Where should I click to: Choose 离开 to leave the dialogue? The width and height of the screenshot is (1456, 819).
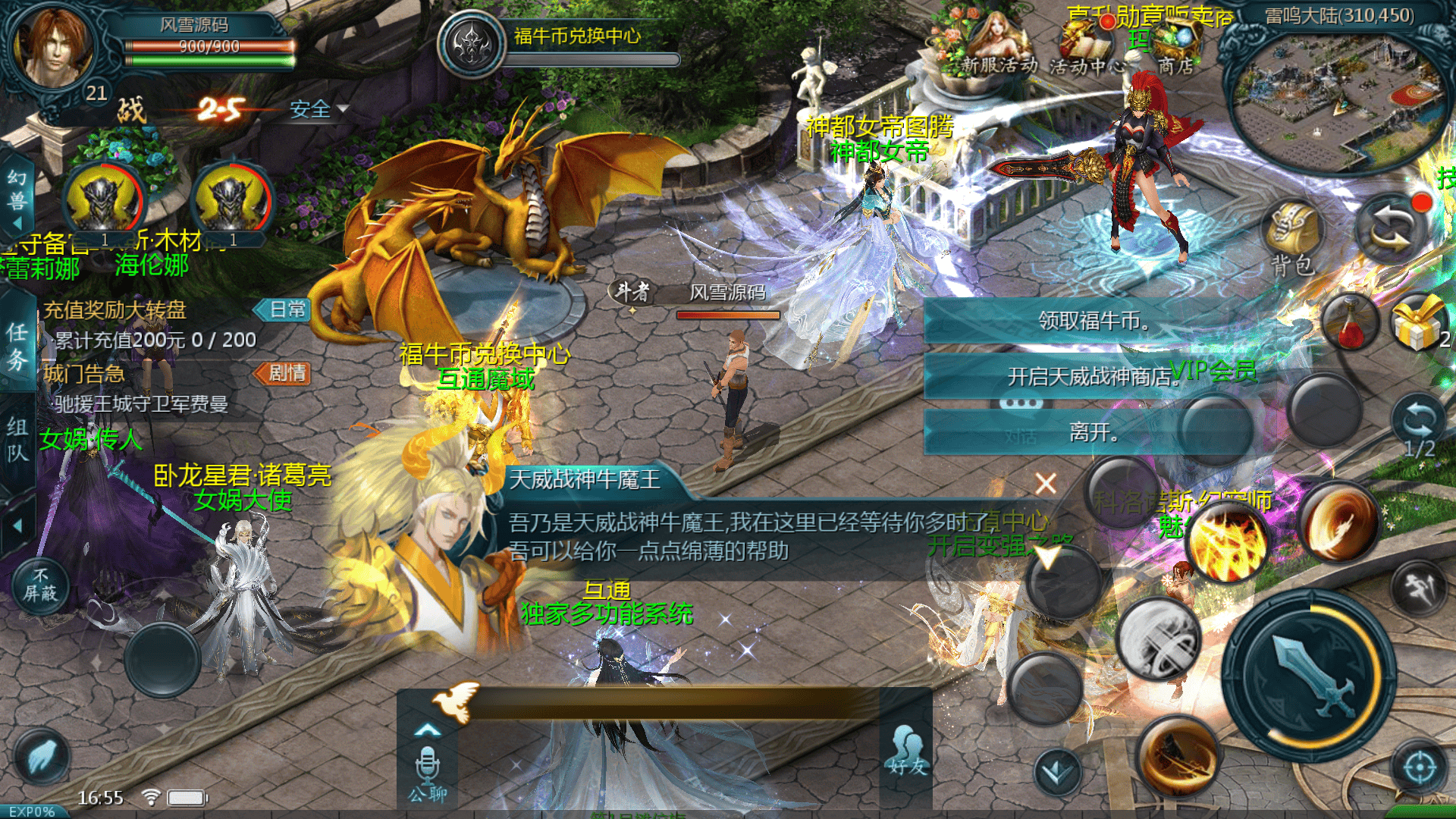(1092, 432)
